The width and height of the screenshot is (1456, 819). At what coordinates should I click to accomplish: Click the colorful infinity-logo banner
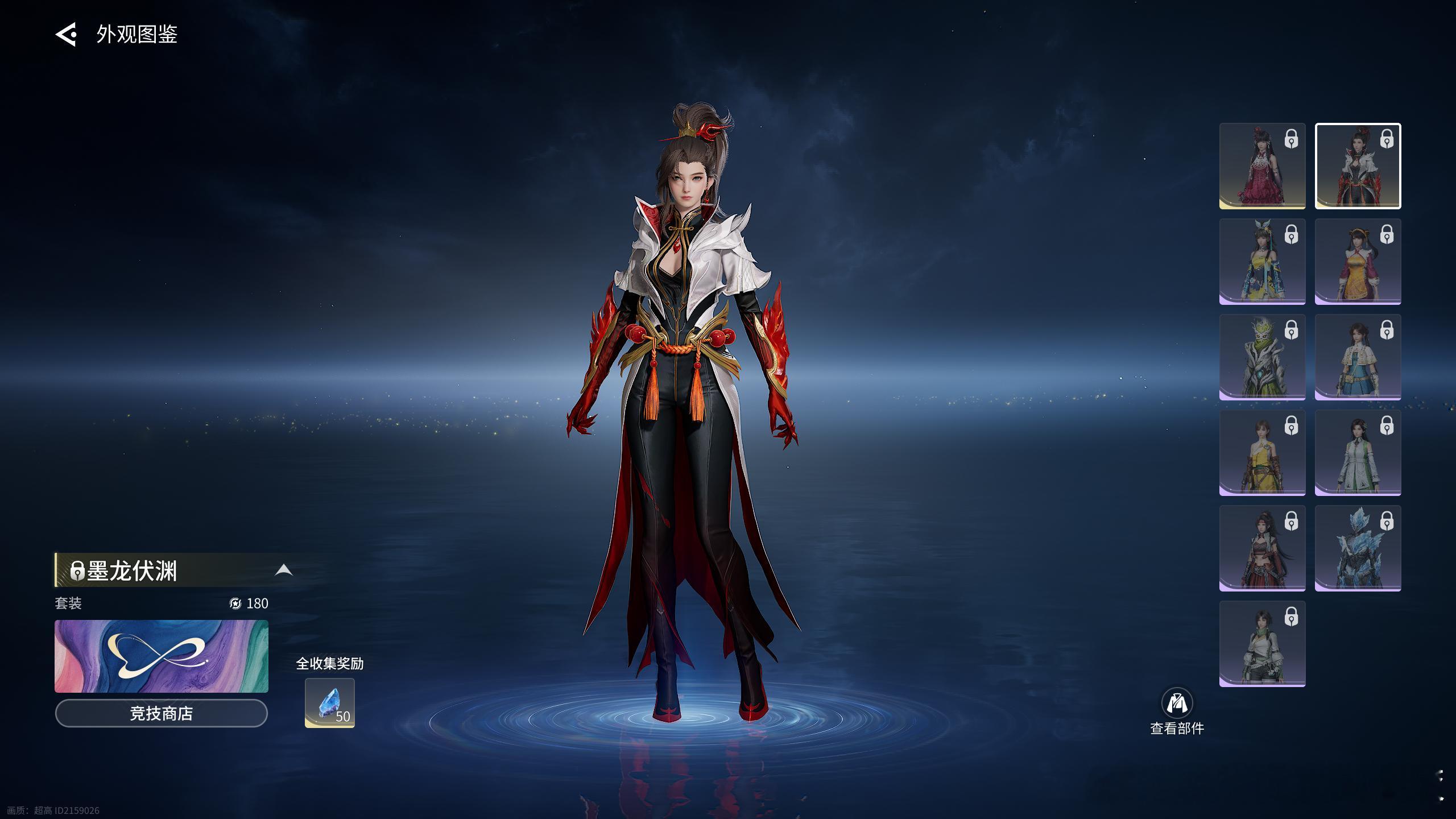coord(162,656)
